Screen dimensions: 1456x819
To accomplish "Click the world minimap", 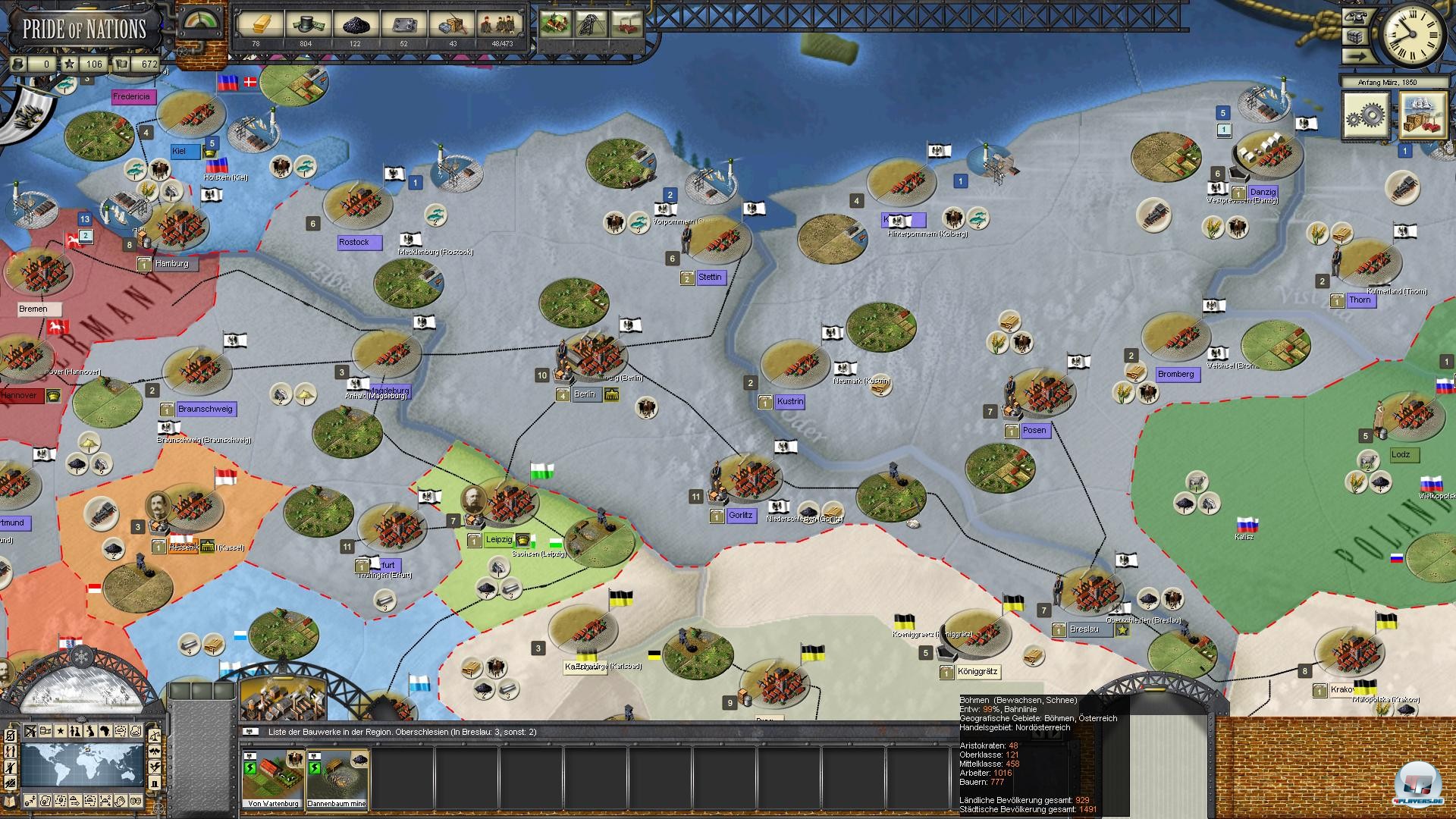I will click(82, 766).
